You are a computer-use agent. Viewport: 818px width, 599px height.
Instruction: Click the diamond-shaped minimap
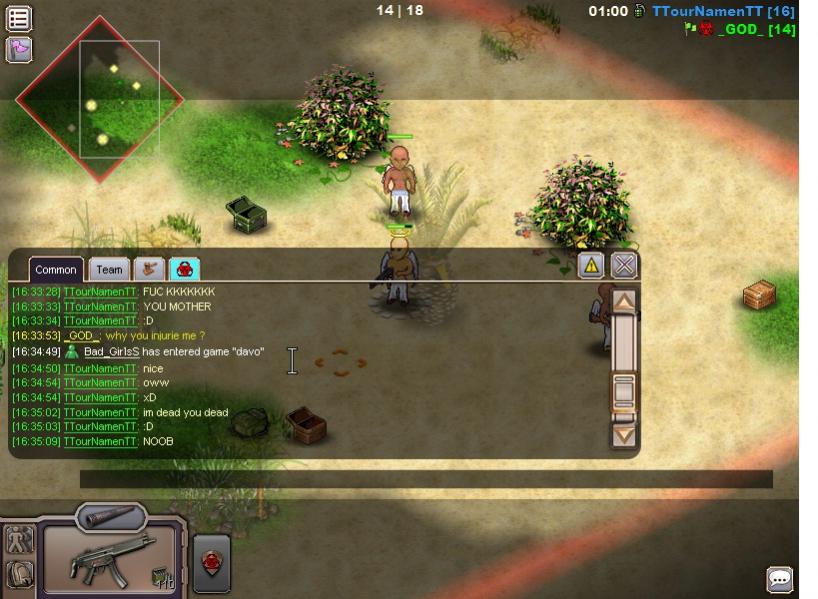(x=99, y=98)
